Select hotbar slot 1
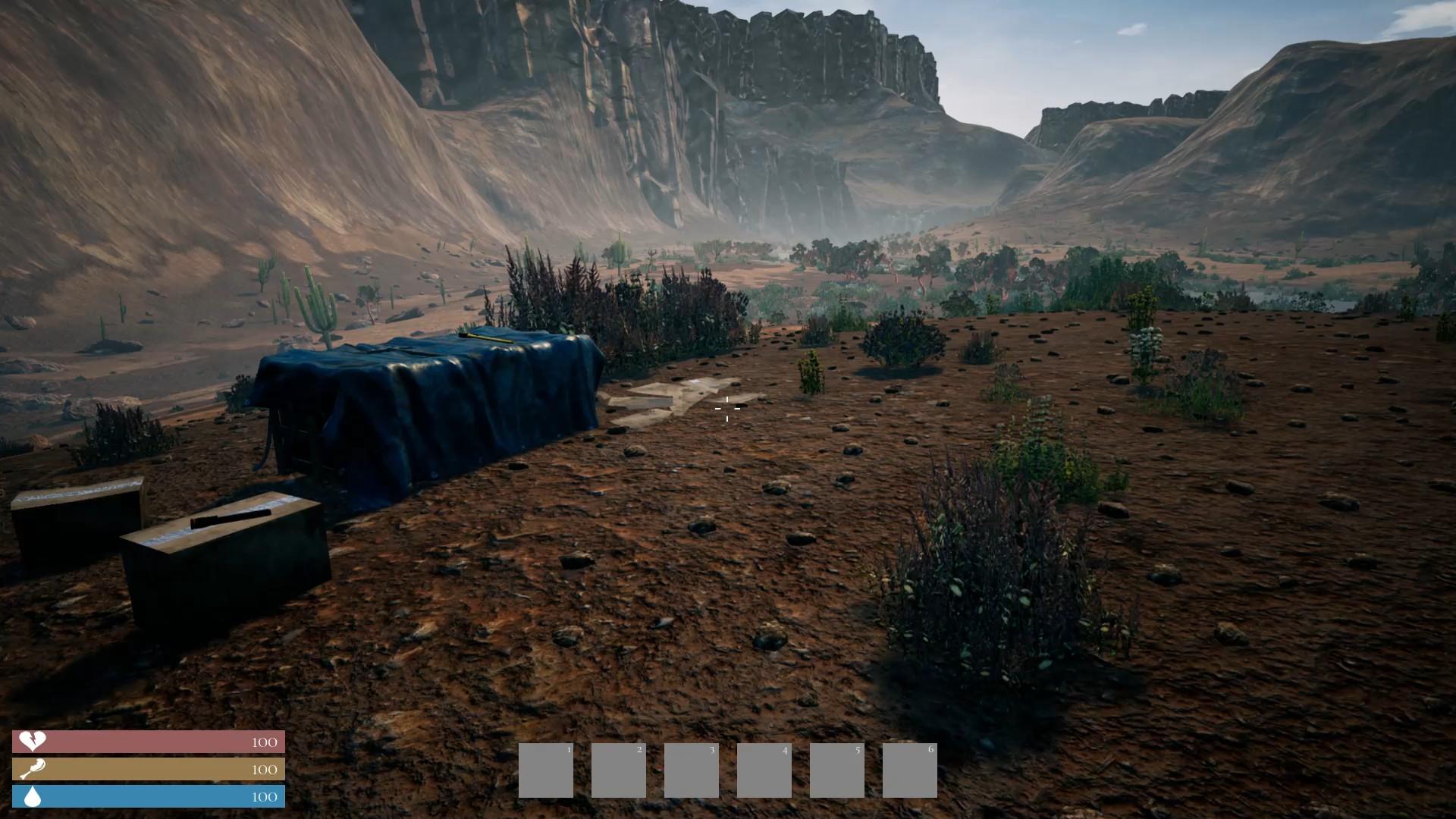The image size is (1456, 819). [544, 770]
